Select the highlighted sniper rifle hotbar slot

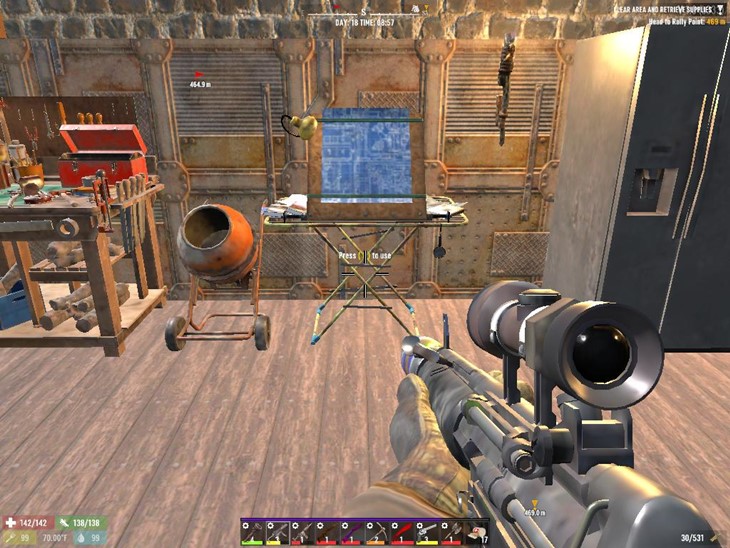tap(277, 533)
